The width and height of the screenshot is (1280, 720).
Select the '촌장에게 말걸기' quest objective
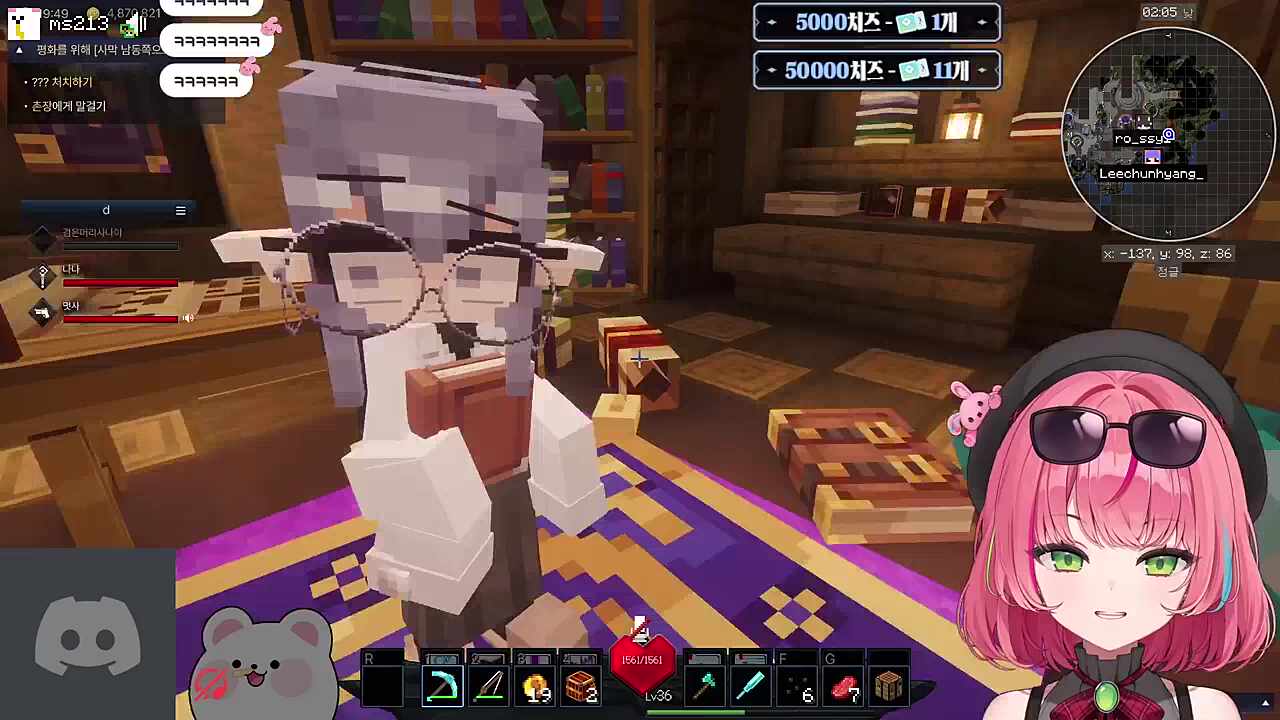pos(68,106)
